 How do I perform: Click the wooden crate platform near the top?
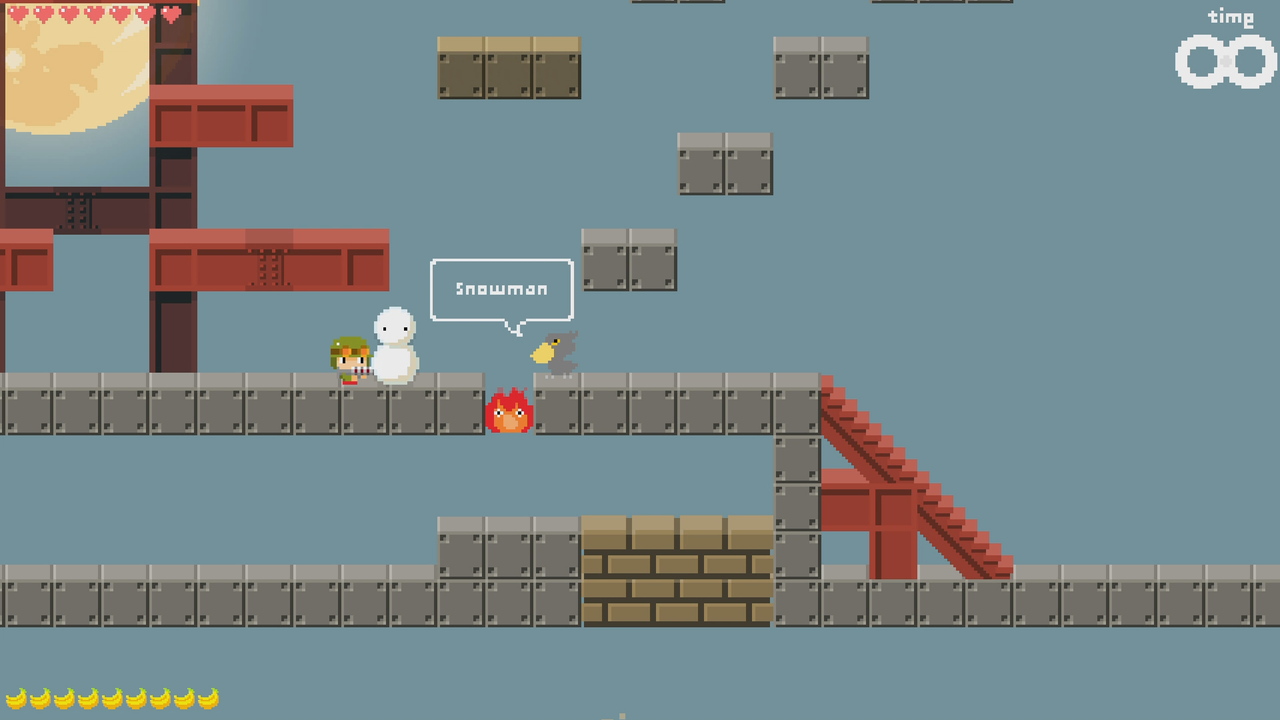pos(508,68)
